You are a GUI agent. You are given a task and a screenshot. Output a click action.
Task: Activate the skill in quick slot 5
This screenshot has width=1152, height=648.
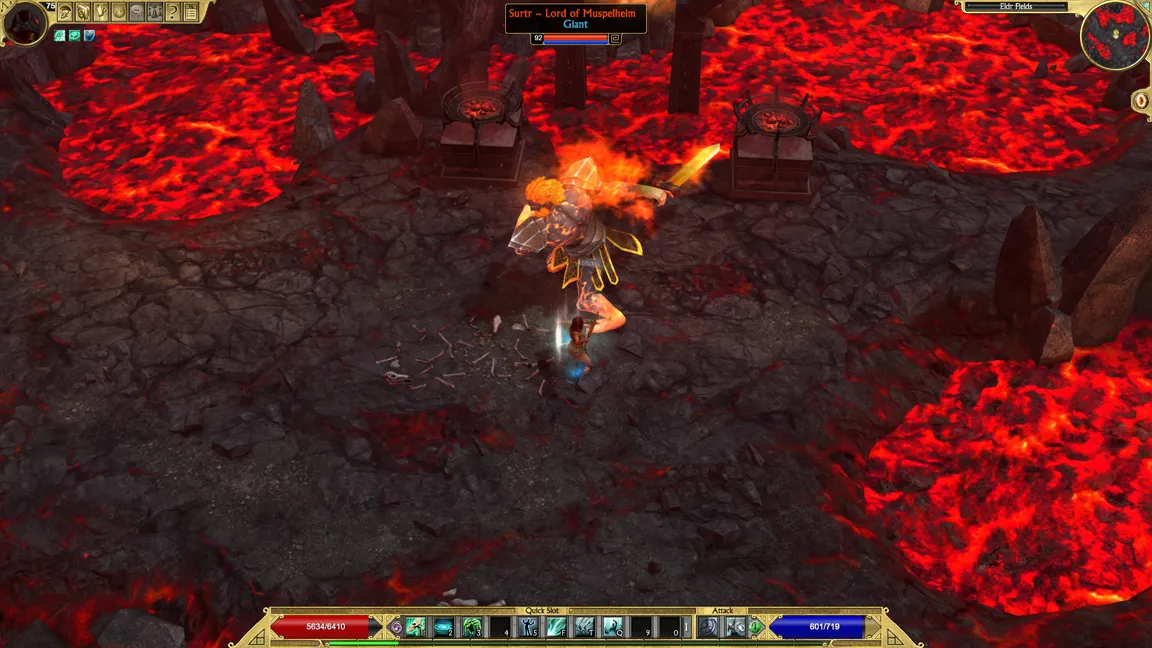[528, 627]
